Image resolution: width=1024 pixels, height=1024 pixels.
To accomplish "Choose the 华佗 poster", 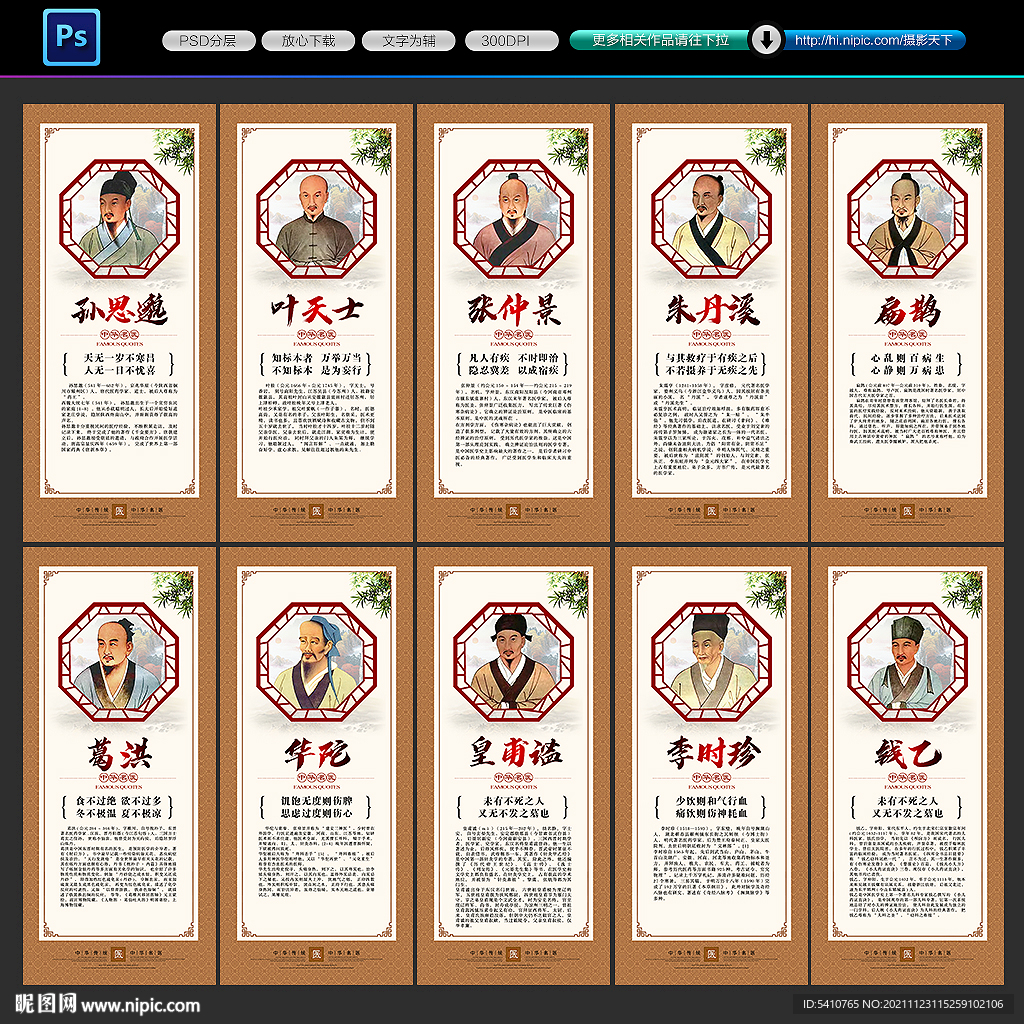I will point(316,767).
